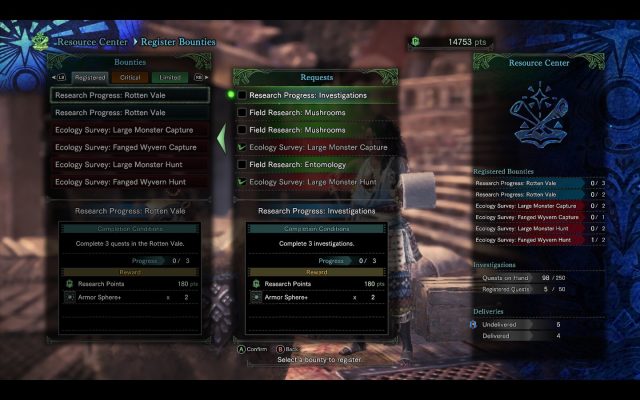Choose Fanged Wyvern Hunt in Bounties list
Viewport: 640px width, 400px height.
[130, 182]
